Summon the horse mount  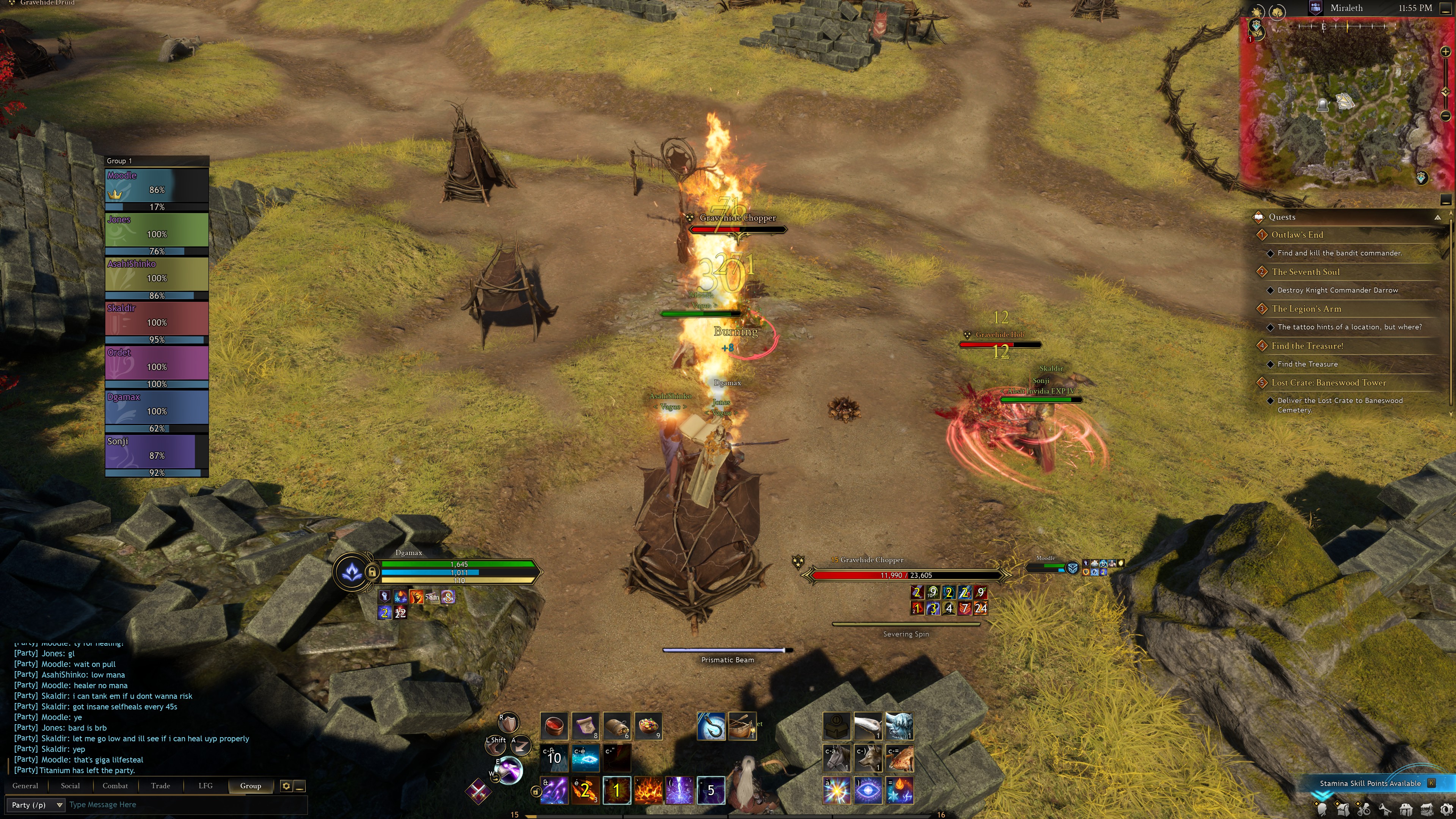pyautogui.click(x=836, y=758)
